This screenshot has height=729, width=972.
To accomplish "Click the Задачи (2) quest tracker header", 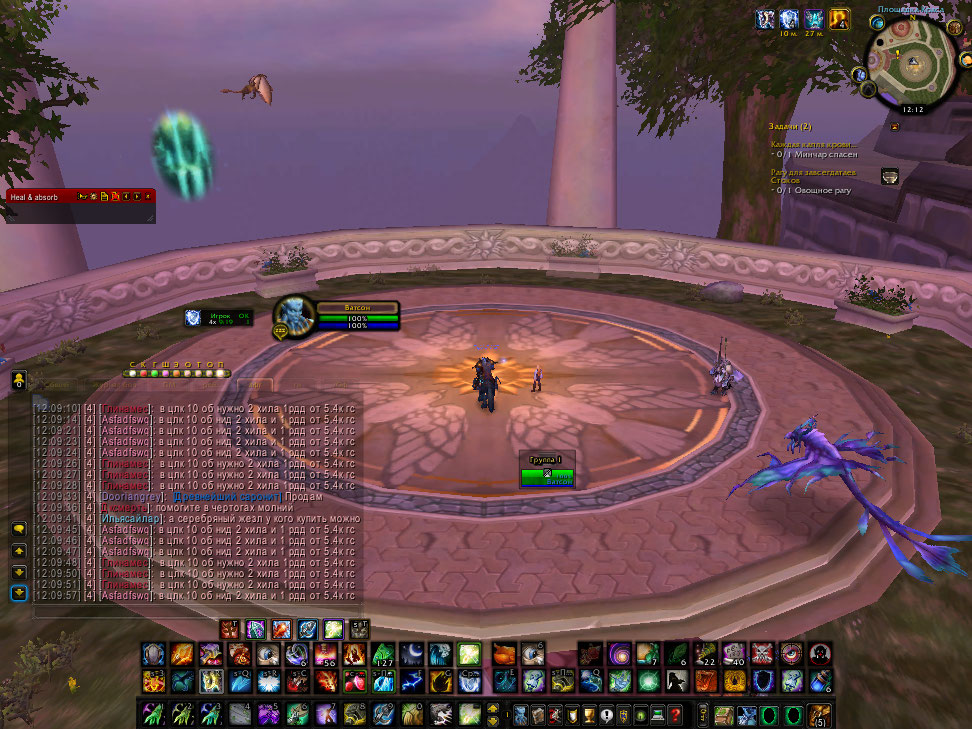I will (x=791, y=126).
